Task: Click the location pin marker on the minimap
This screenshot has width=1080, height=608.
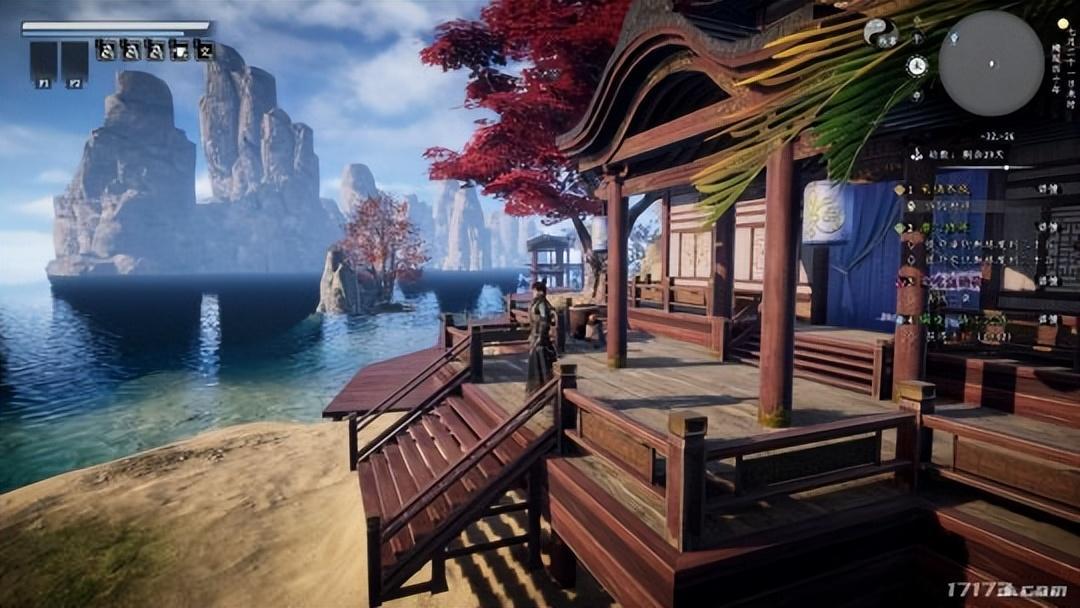Action: [x=954, y=38]
